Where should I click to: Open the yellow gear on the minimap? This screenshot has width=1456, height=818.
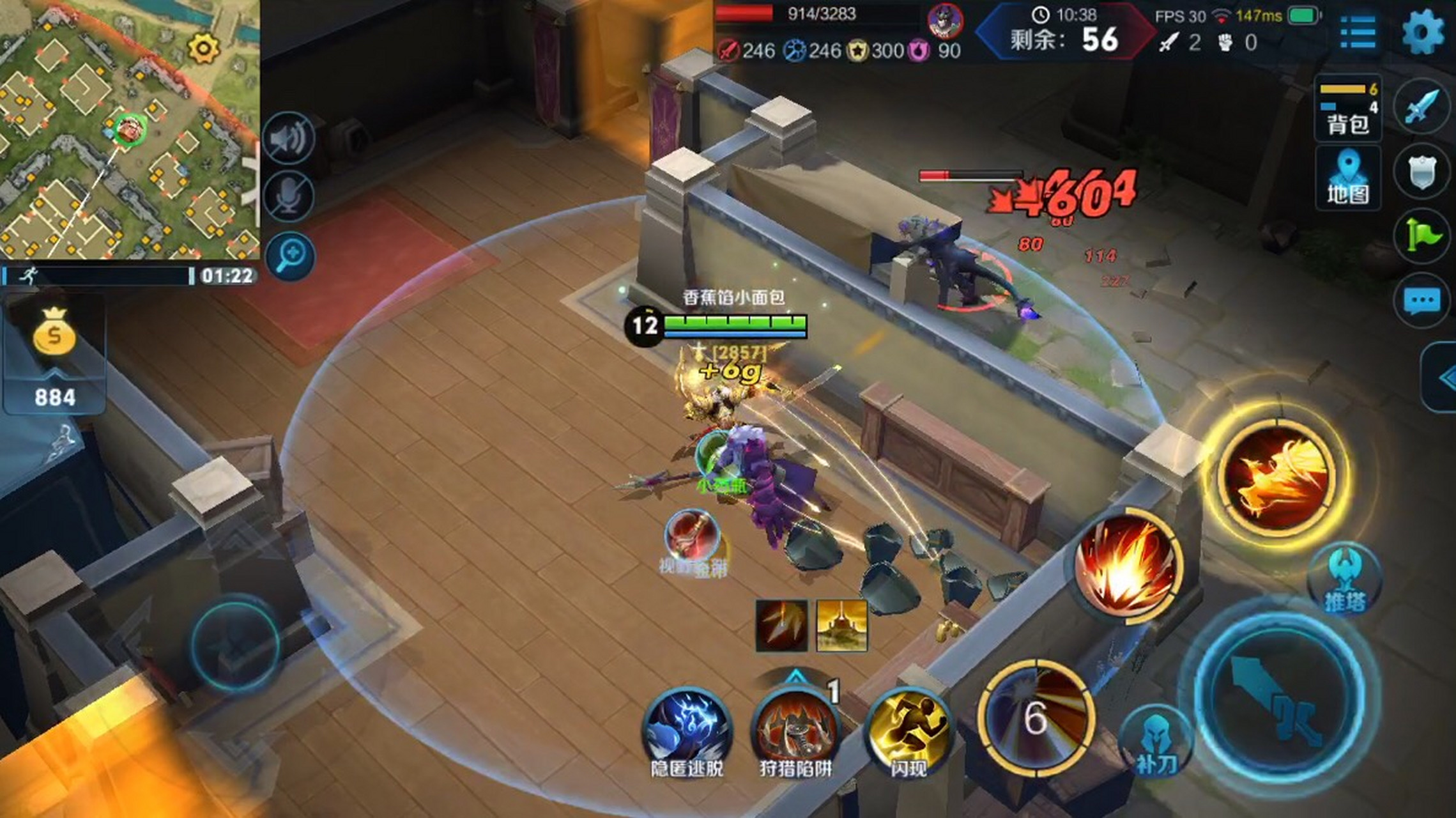[204, 48]
